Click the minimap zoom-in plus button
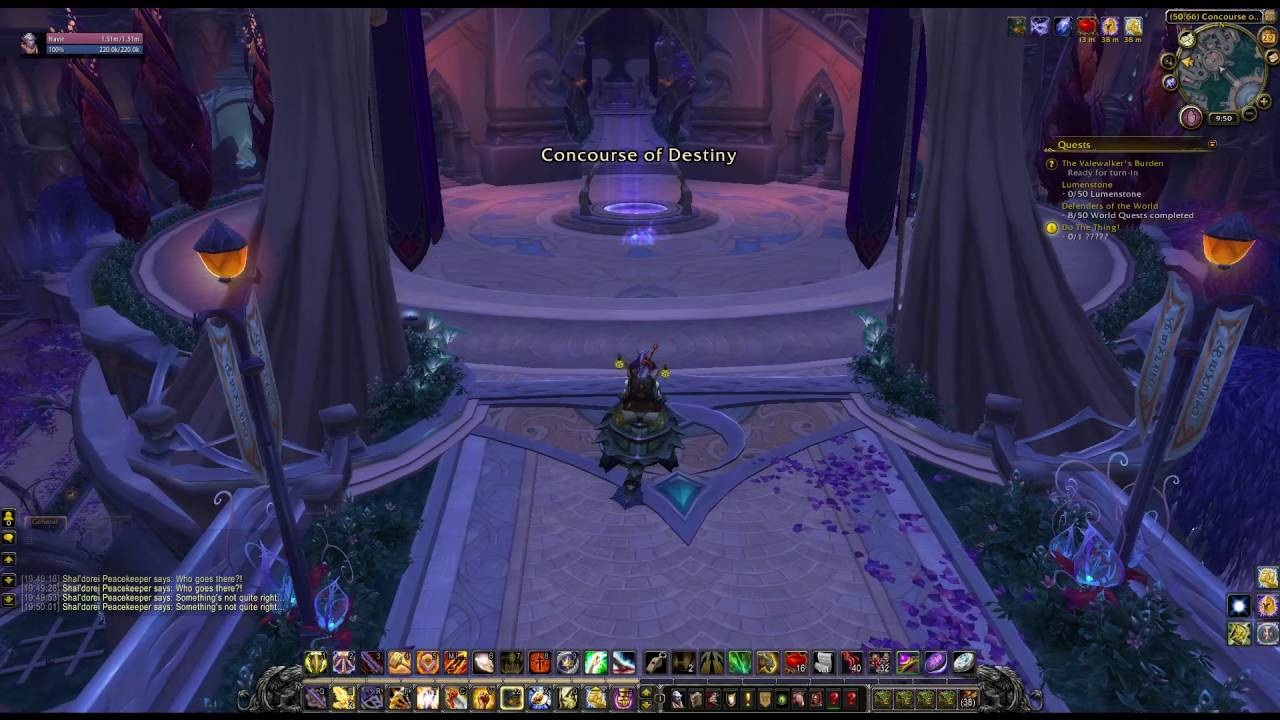 (1263, 101)
